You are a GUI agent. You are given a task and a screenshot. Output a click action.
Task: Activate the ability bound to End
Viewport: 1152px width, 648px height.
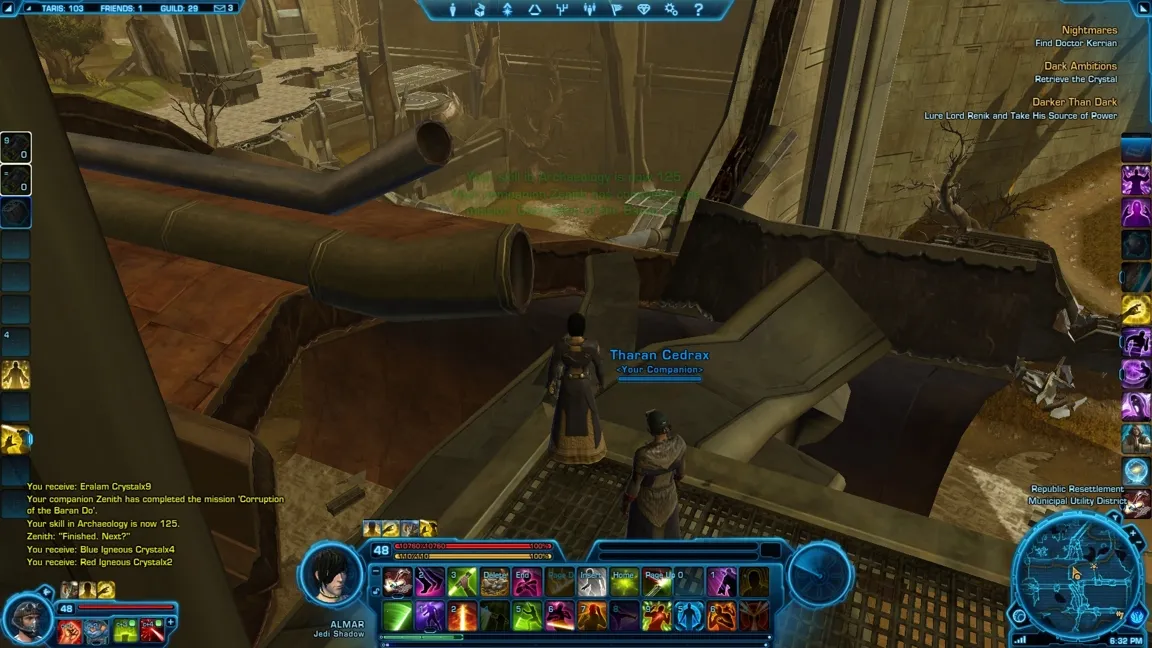(527, 582)
